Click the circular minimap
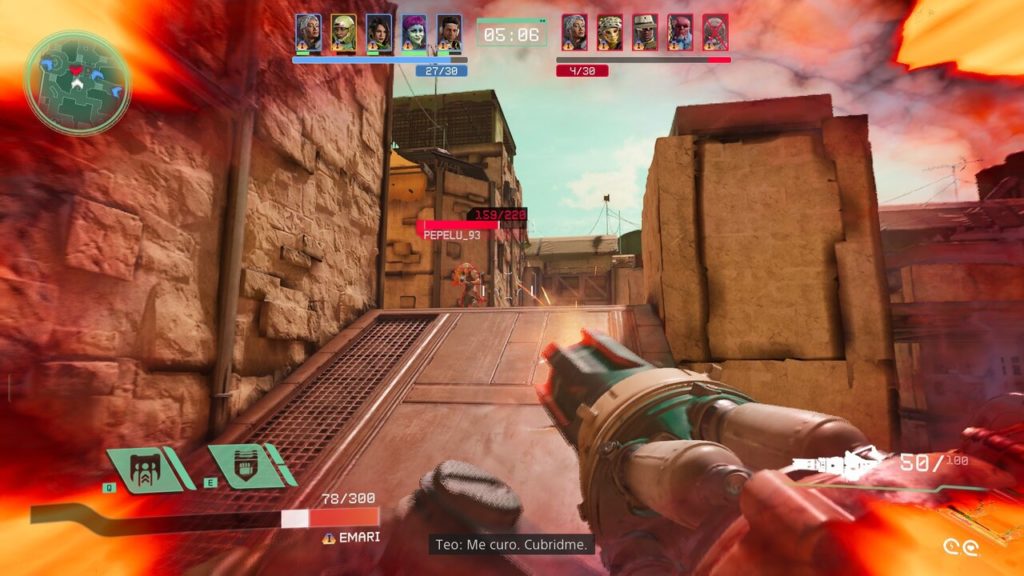 [78, 82]
